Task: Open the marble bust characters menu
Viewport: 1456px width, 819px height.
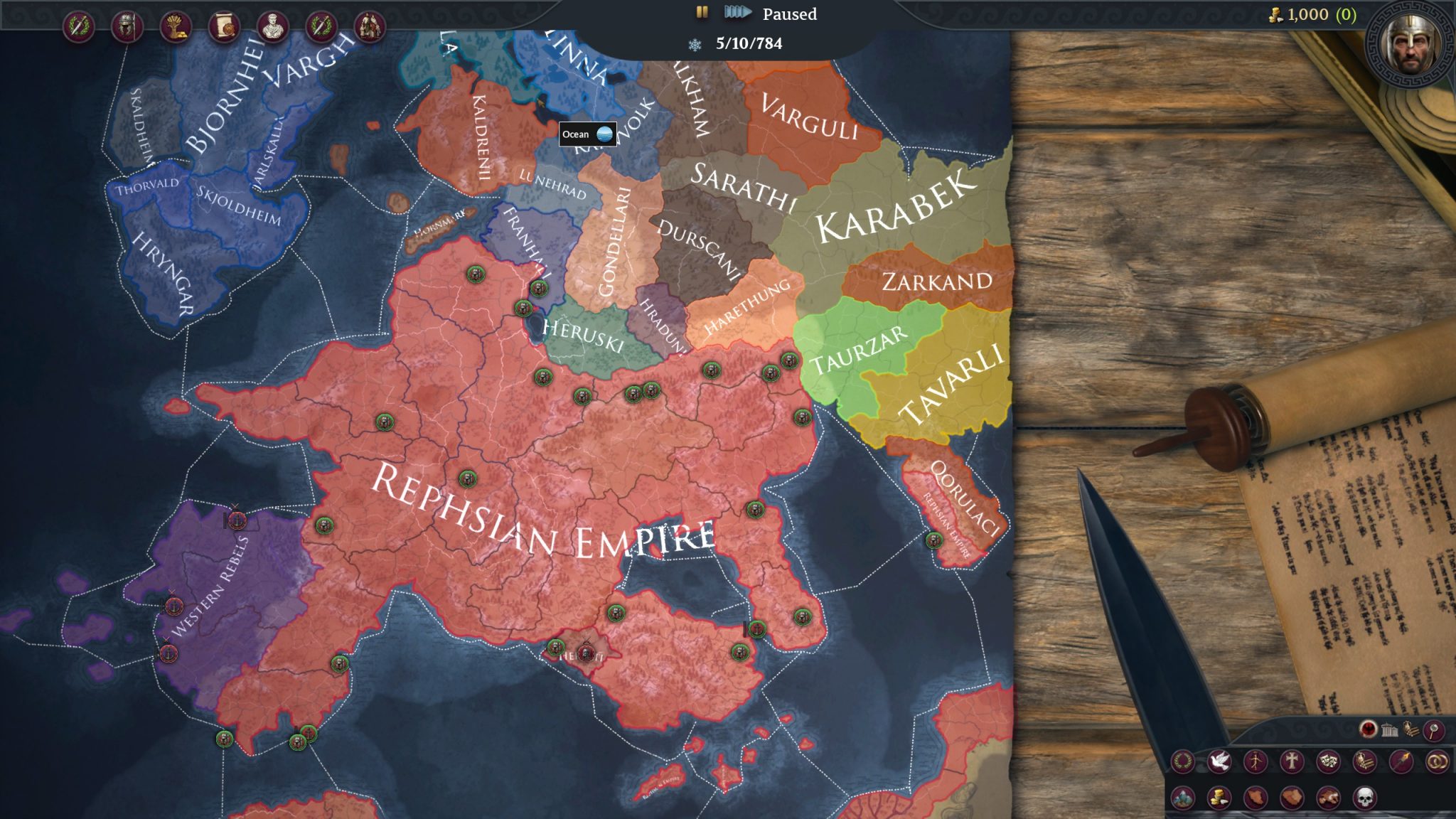Action: point(272,27)
